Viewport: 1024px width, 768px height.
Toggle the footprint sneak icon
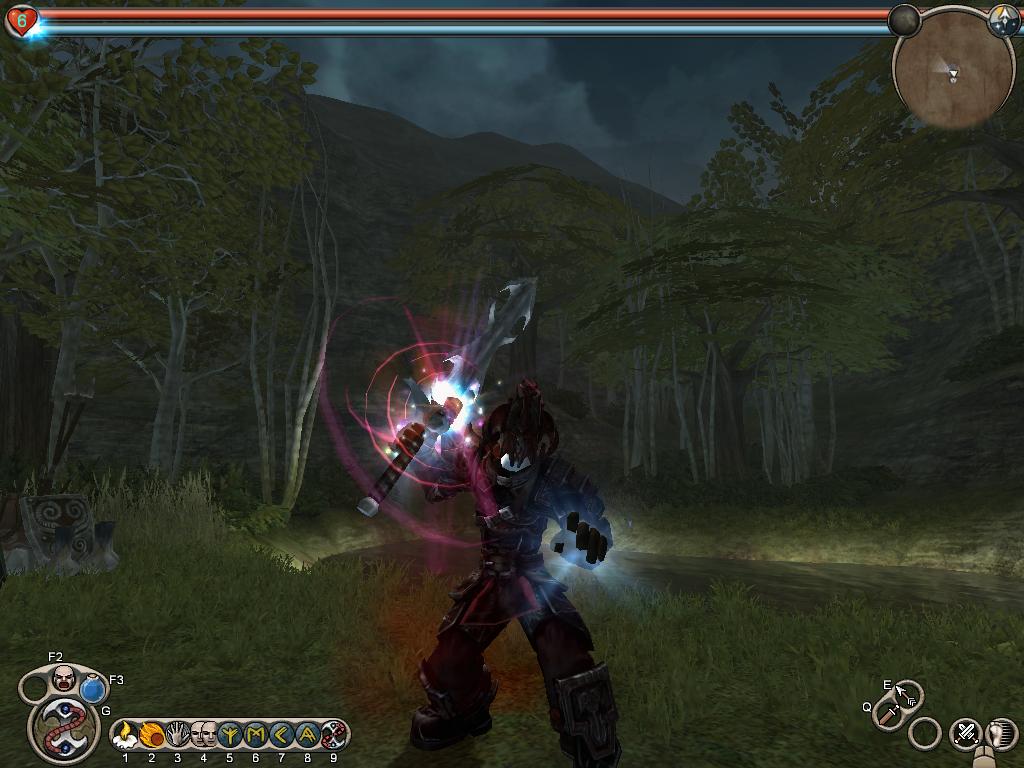1001,733
